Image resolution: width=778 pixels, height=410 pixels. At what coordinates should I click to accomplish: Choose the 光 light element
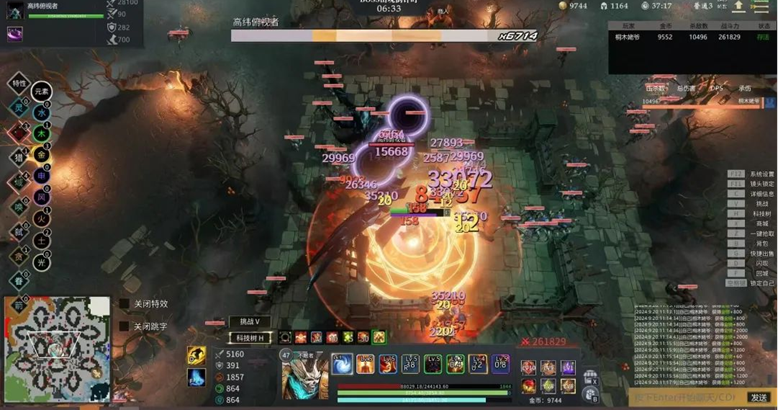pyautogui.click(x=41, y=262)
